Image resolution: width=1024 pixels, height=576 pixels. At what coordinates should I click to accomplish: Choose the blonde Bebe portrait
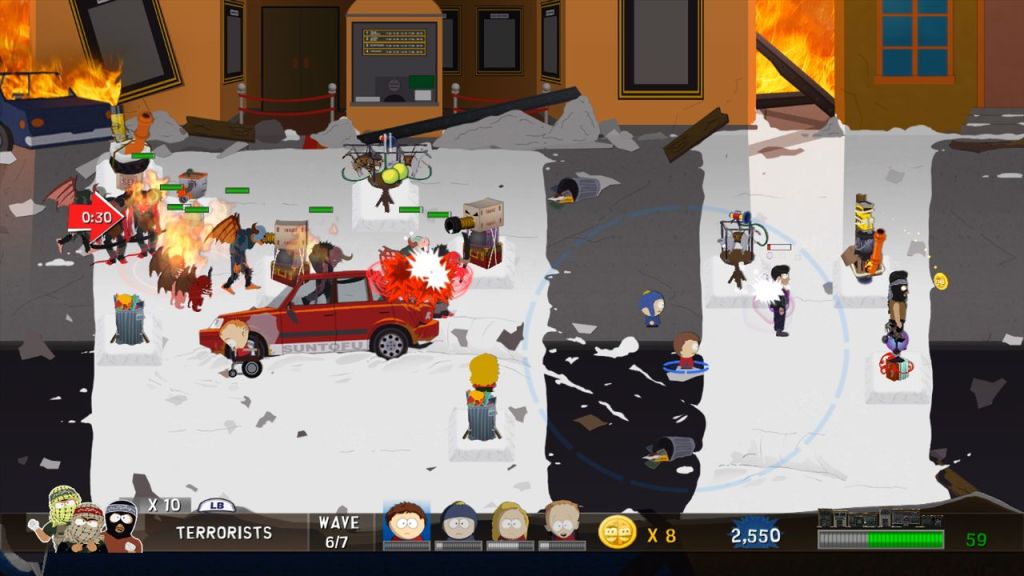tap(510, 523)
